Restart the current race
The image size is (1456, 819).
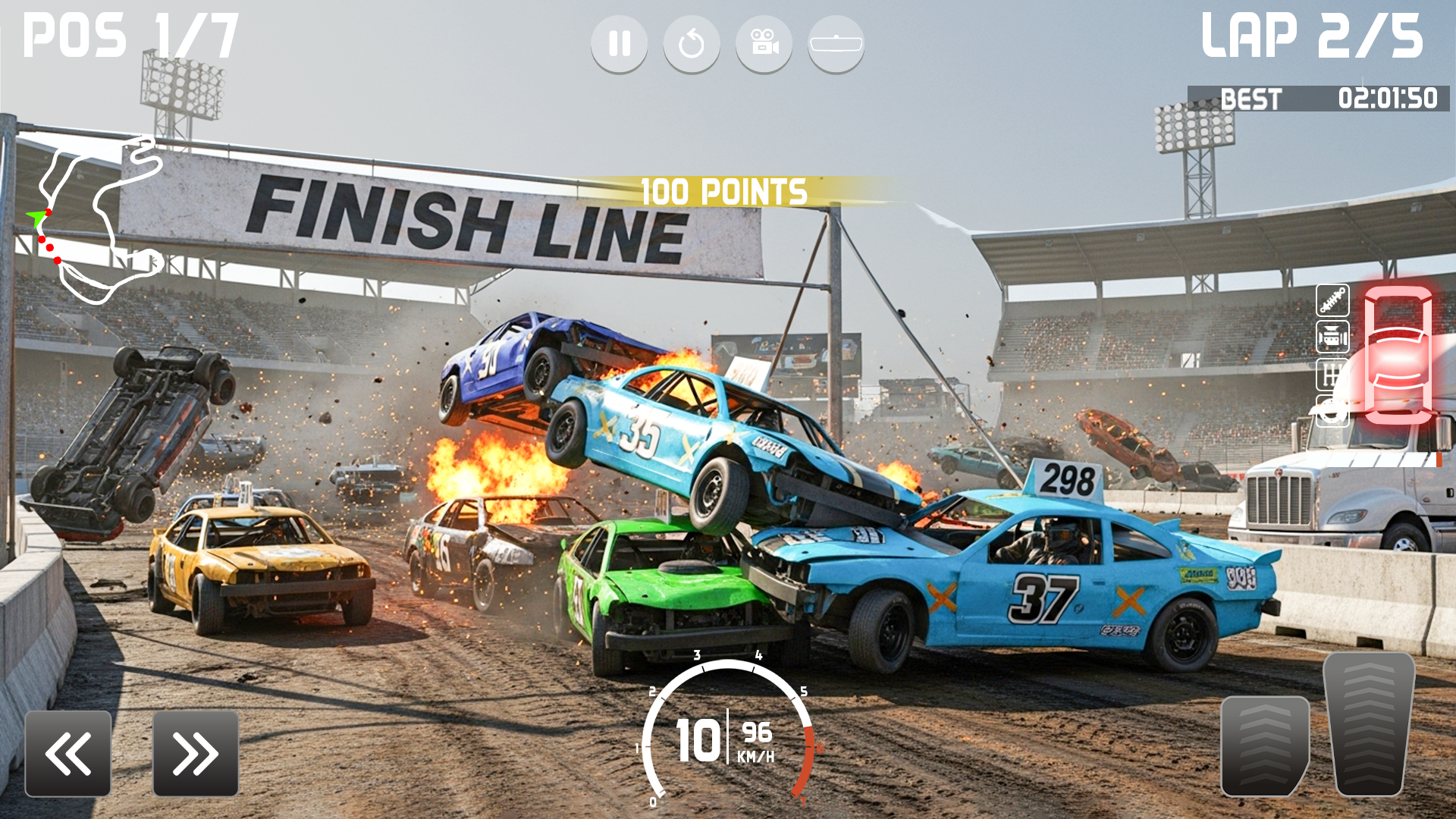[692, 43]
